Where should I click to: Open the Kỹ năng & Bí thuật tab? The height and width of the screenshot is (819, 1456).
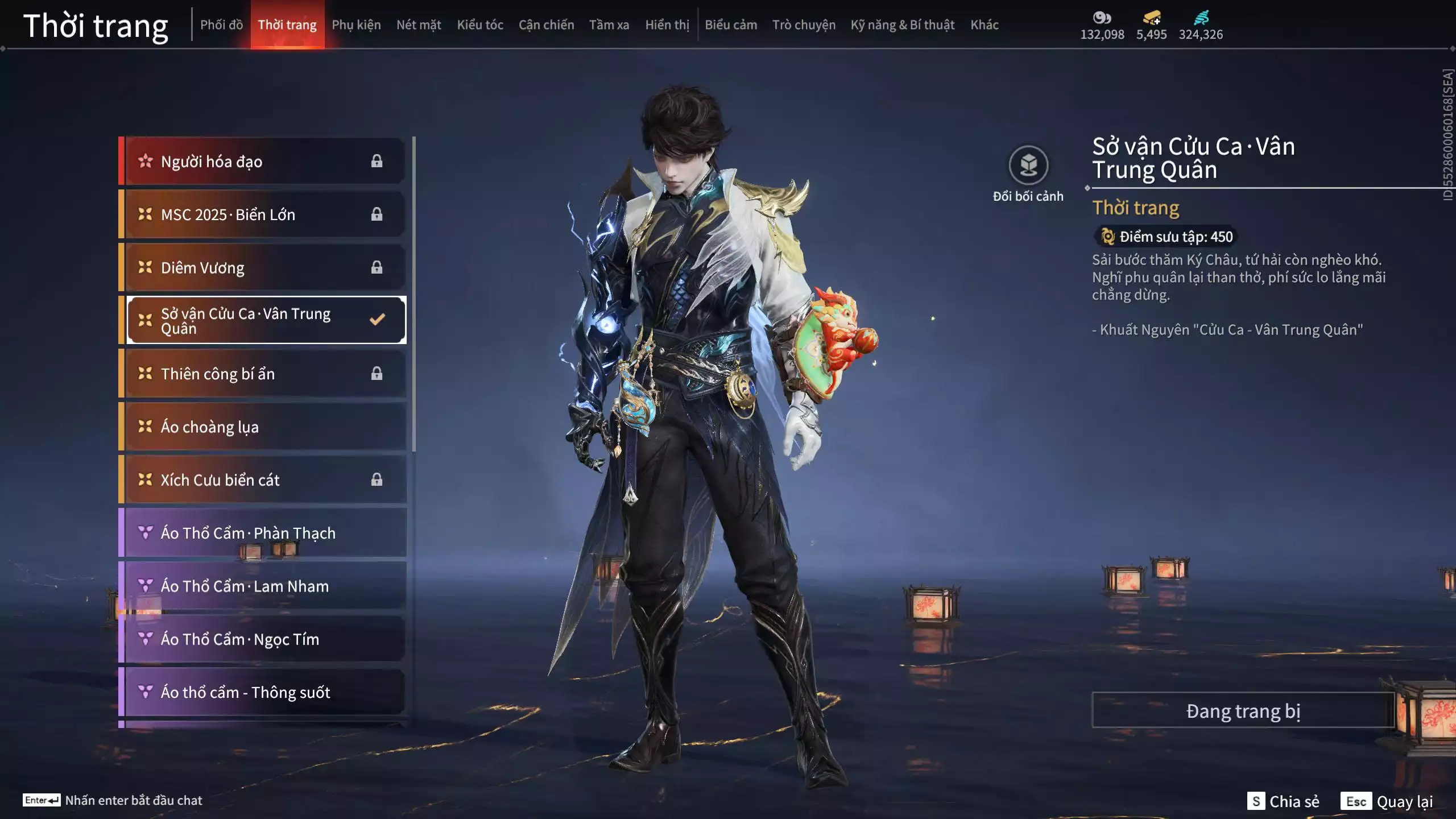pyautogui.click(x=902, y=25)
